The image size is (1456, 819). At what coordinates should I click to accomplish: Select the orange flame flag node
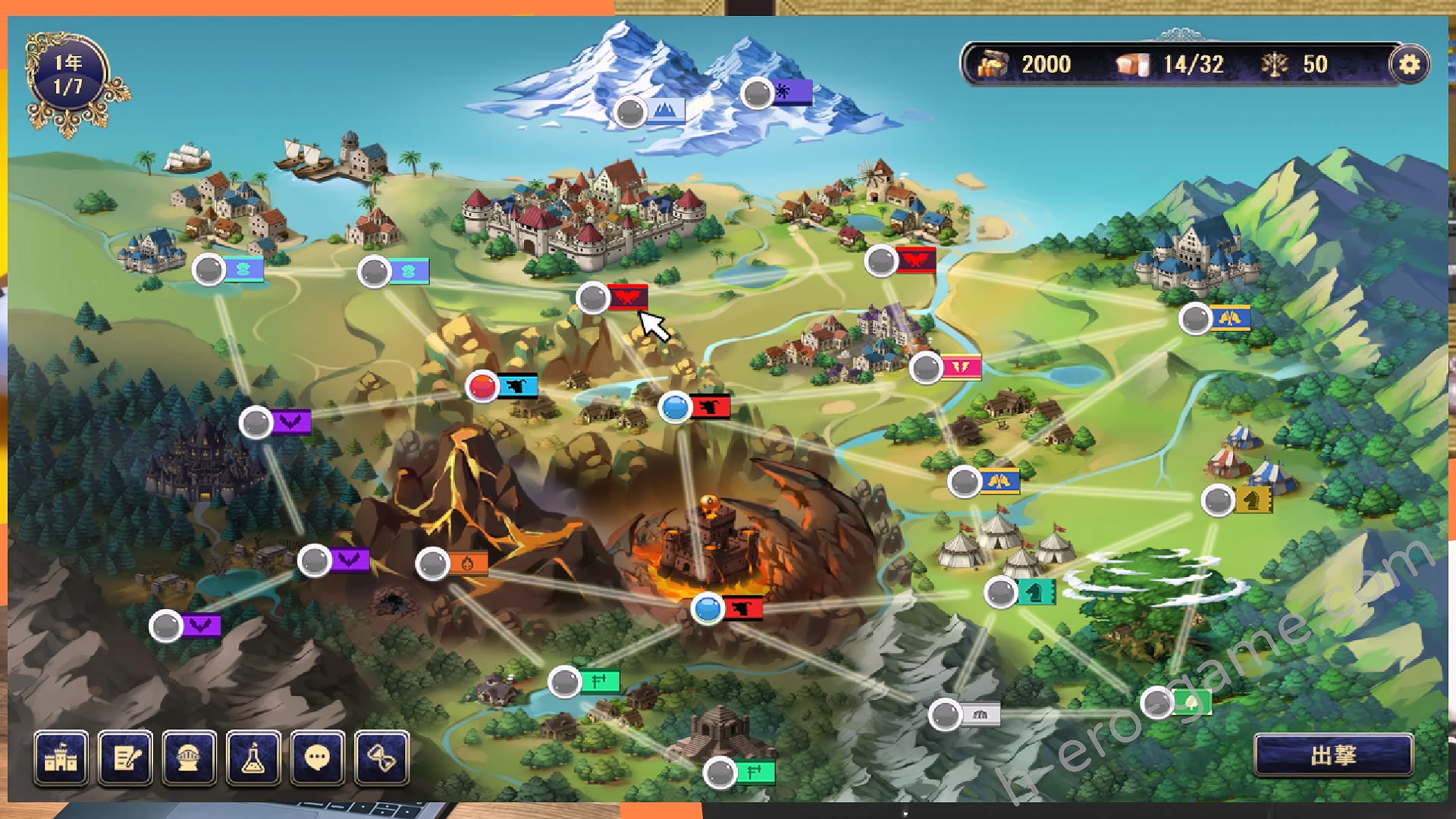tap(433, 564)
